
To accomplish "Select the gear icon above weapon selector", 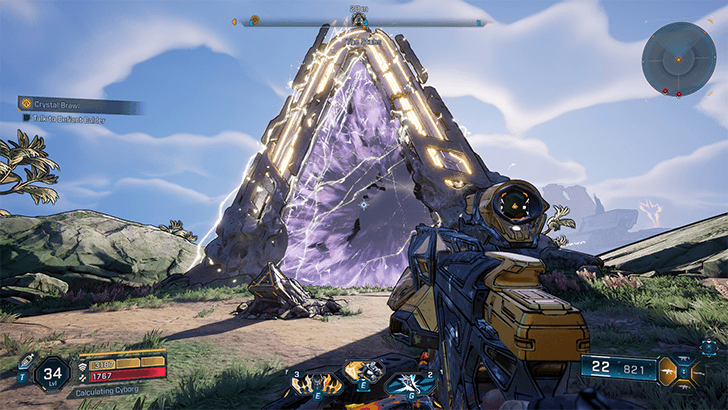I will [x=708, y=347].
